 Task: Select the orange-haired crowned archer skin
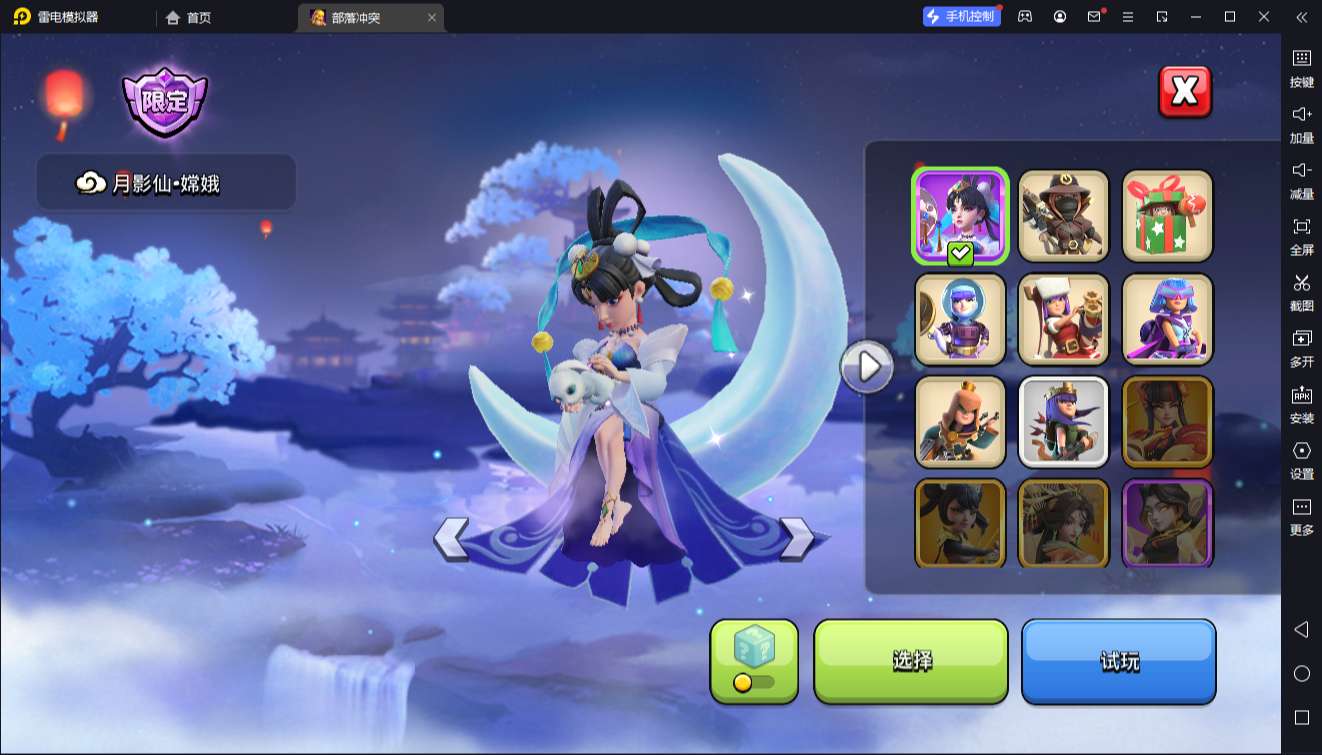(960, 422)
